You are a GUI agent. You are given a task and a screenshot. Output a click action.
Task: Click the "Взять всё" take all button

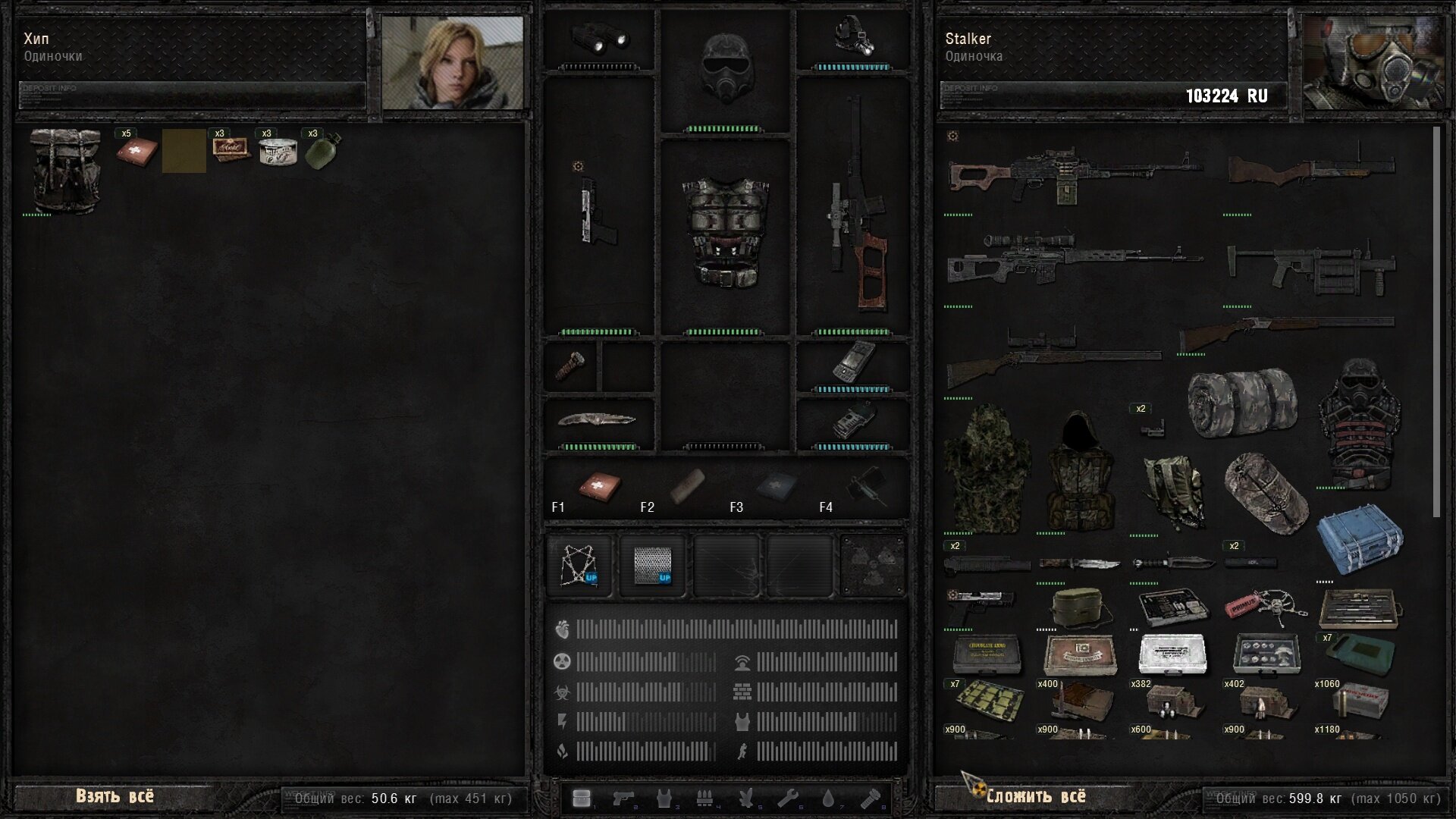[x=115, y=796]
